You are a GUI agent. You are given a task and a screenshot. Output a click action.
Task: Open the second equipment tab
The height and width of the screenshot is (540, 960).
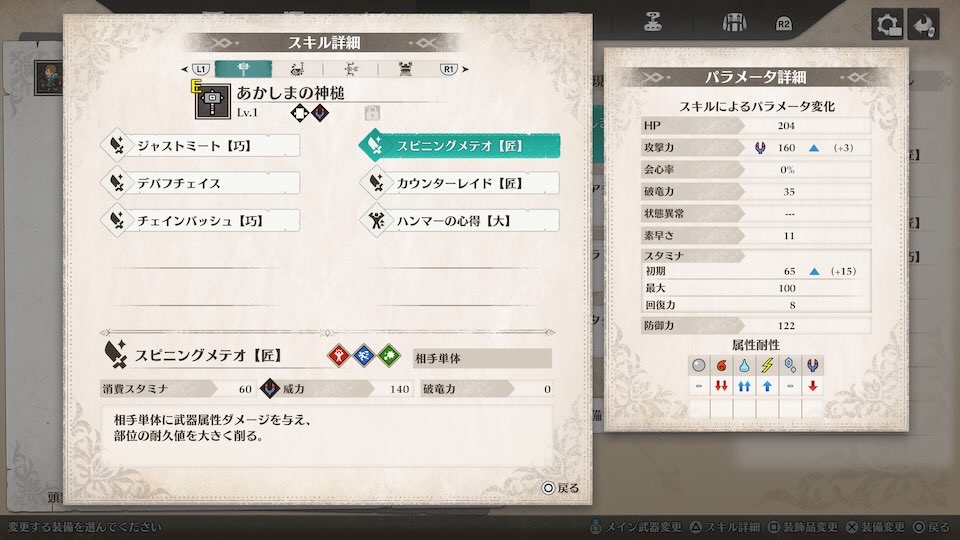[x=298, y=69]
